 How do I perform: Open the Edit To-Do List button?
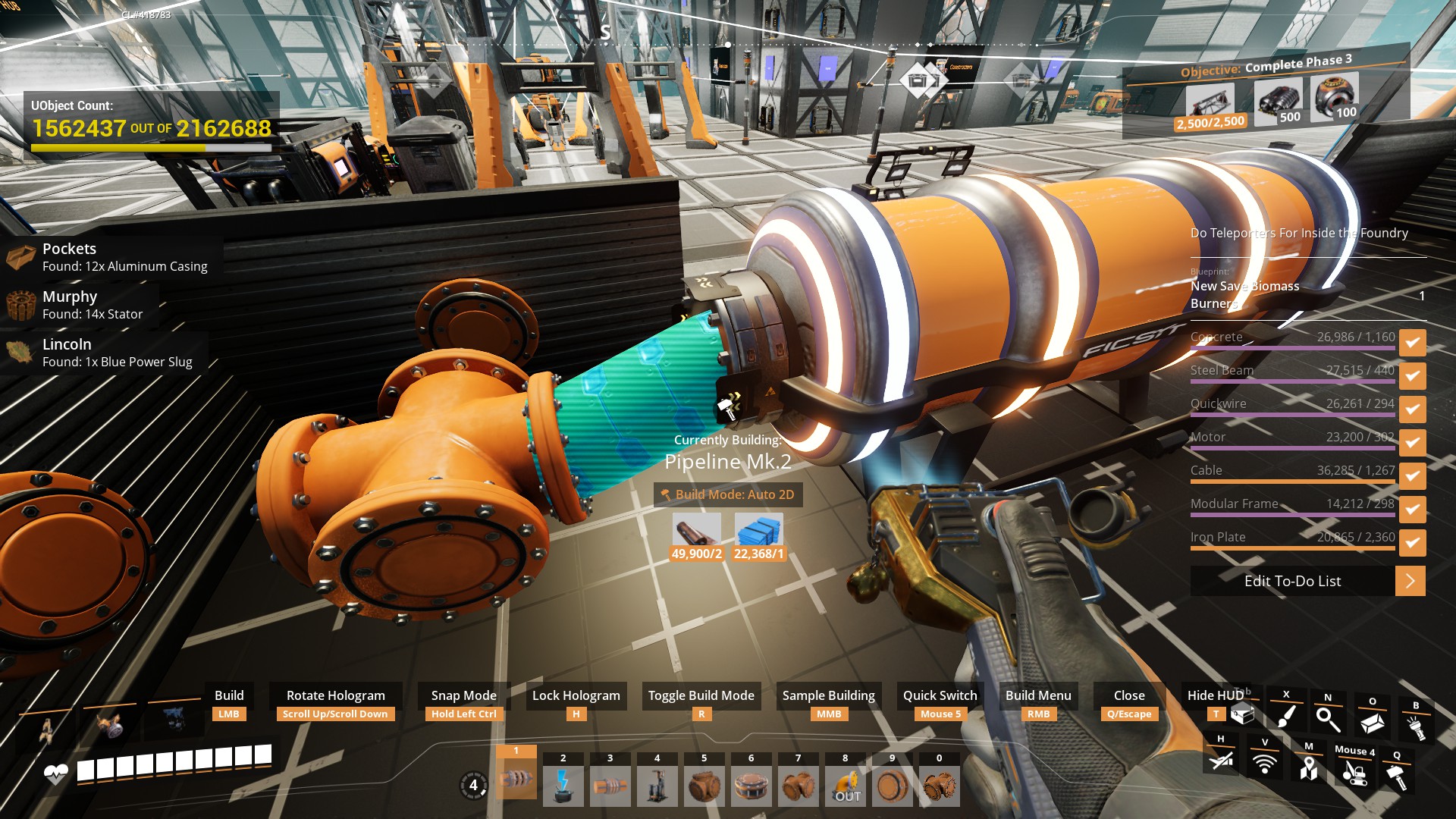(x=1292, y=581)
